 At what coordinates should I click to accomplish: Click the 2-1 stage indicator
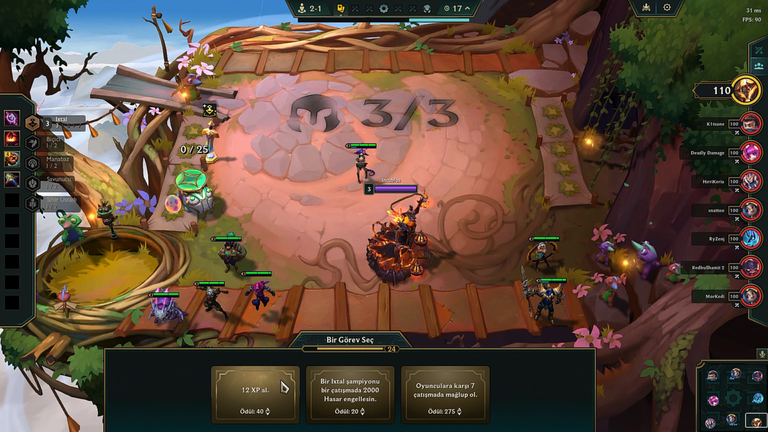tap(310, 8)
